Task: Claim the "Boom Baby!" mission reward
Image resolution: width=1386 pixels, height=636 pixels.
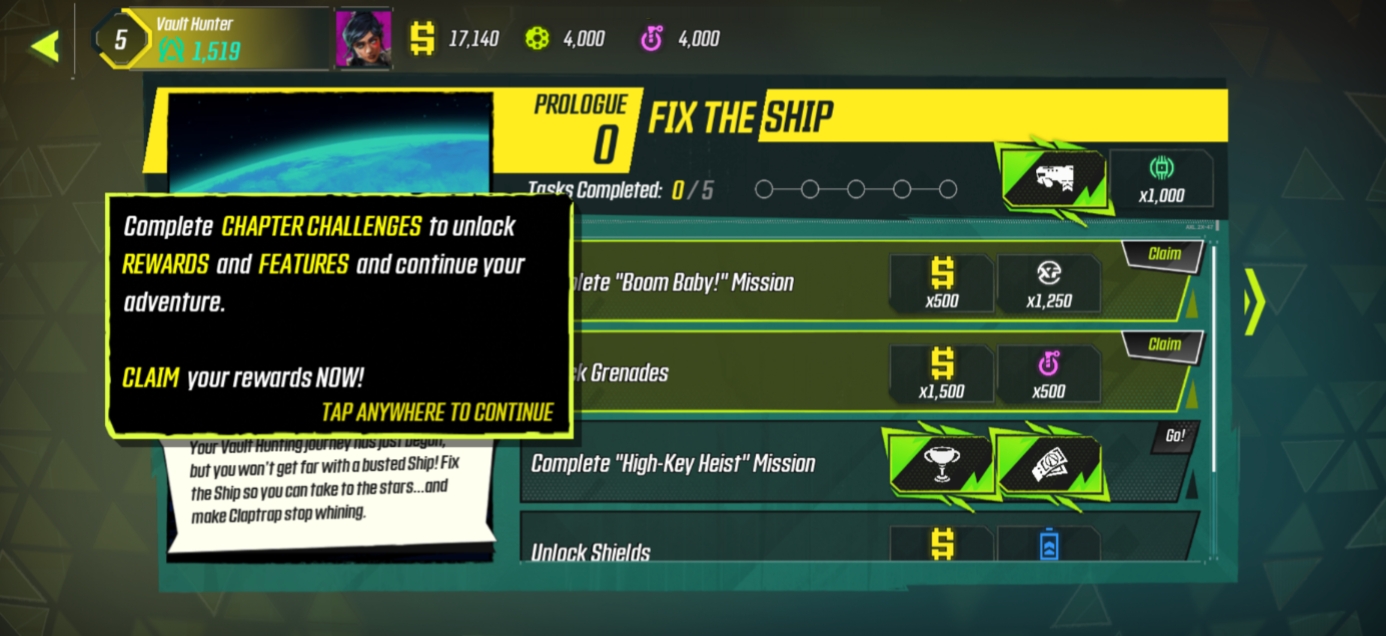Action: click(x=1163, y=255)
